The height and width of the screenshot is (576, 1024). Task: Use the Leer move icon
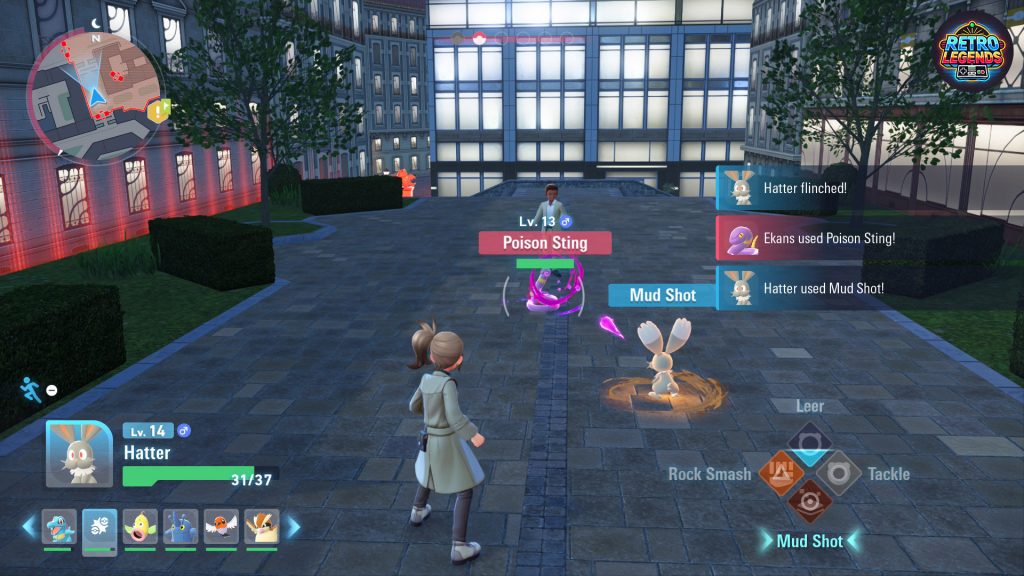coord(808,441)
